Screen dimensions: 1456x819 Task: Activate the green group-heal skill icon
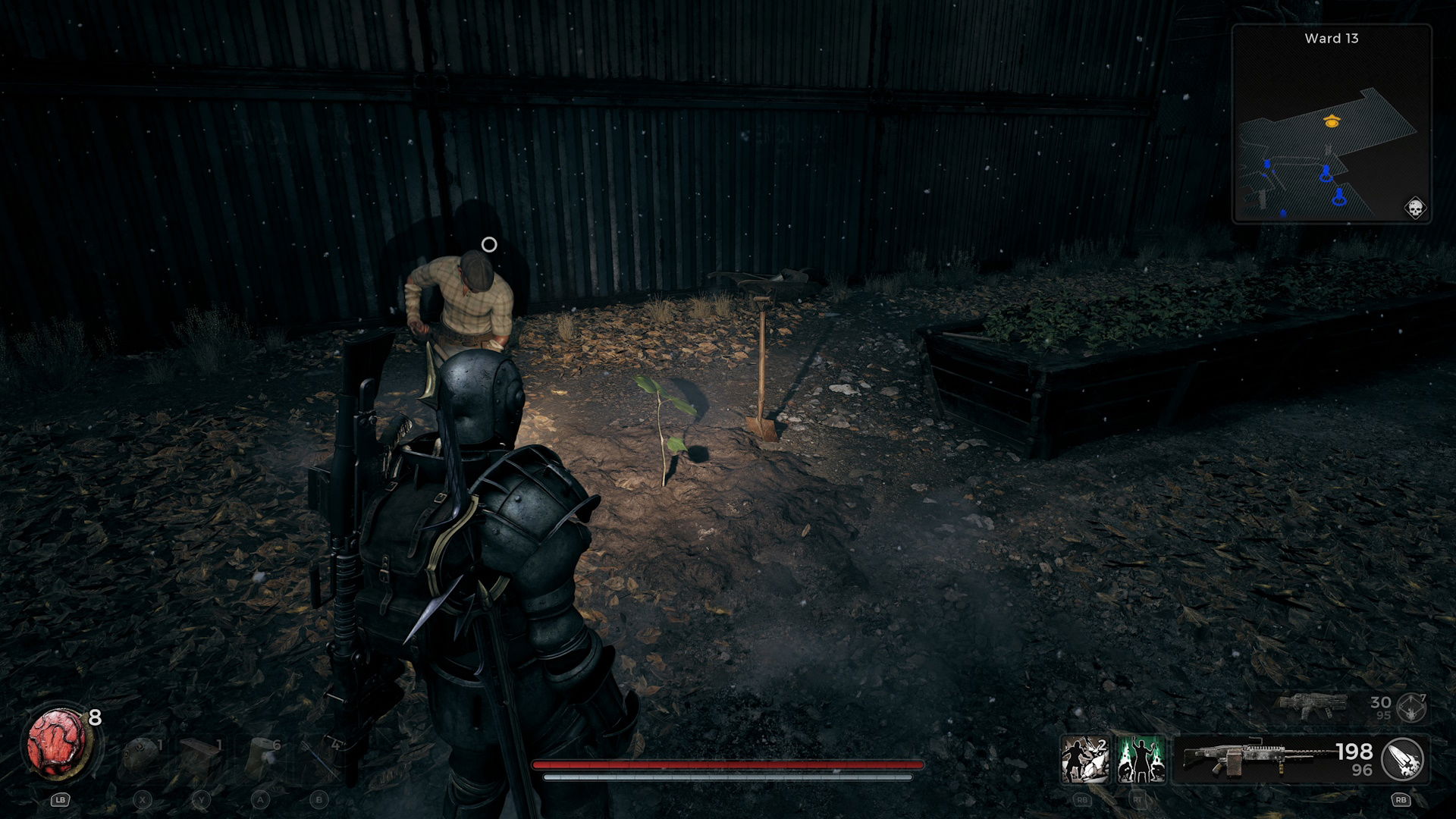pos(1141,759)
